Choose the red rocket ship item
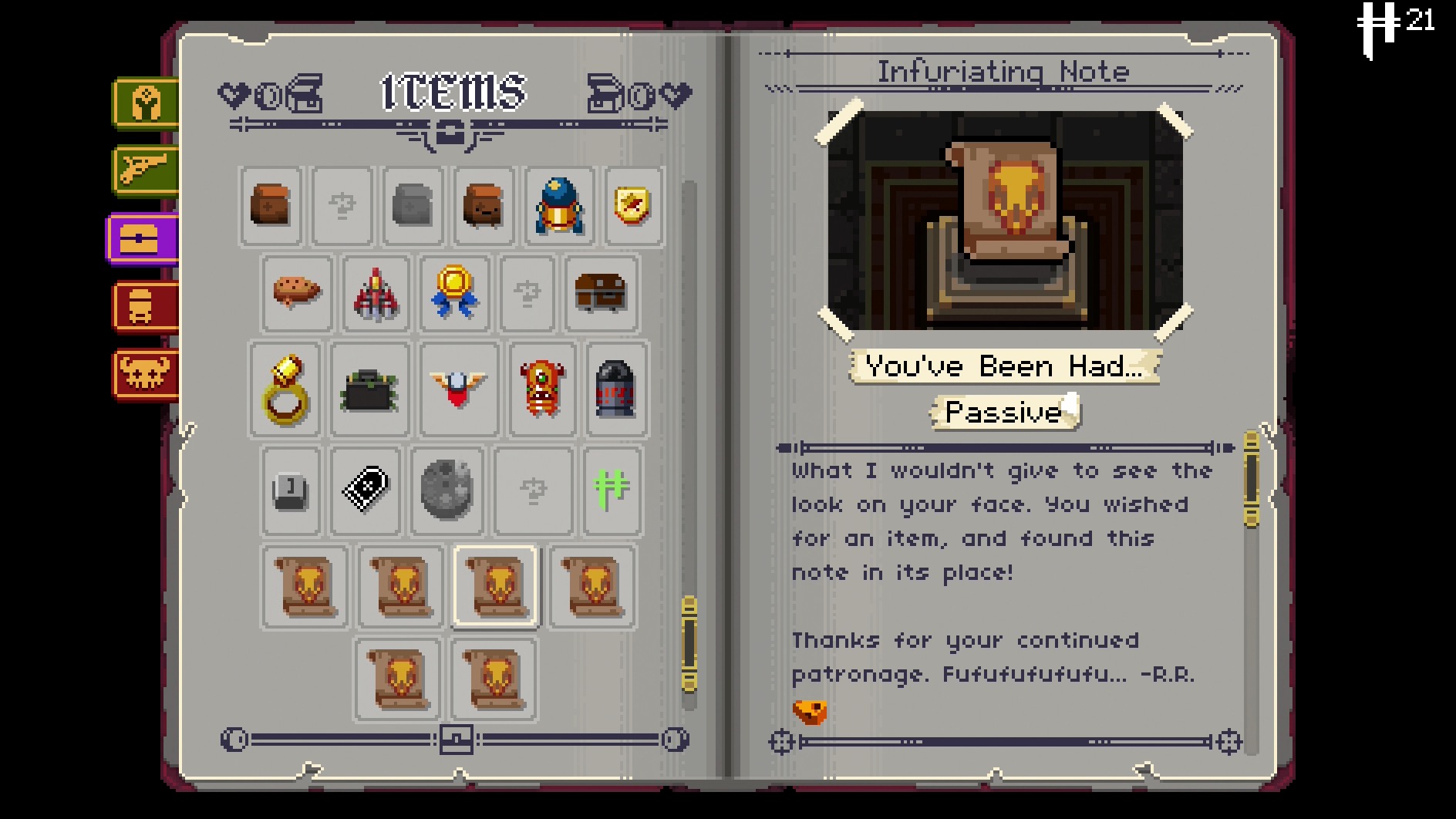Viewport: 1456px width, 819px height. click(376, 294)
